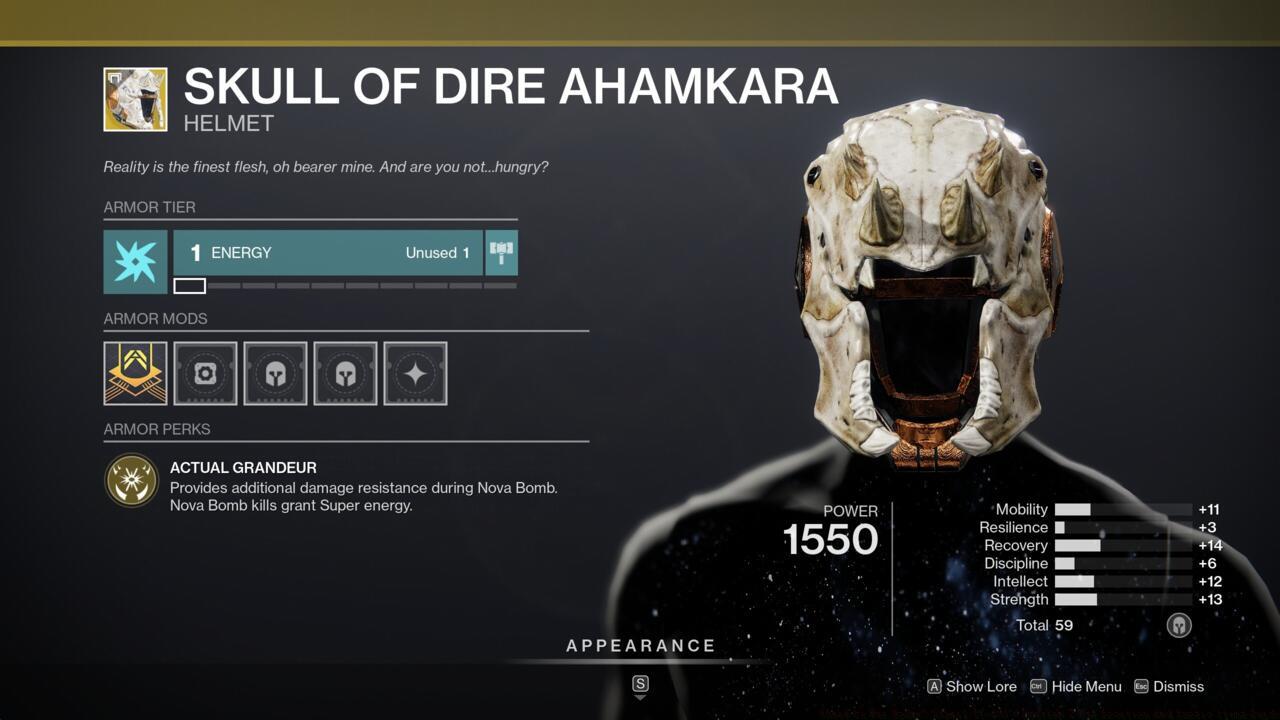Select the second helmet mod slot icon
The width and height of the screenshot is (1280, 720).
point(345,373)
